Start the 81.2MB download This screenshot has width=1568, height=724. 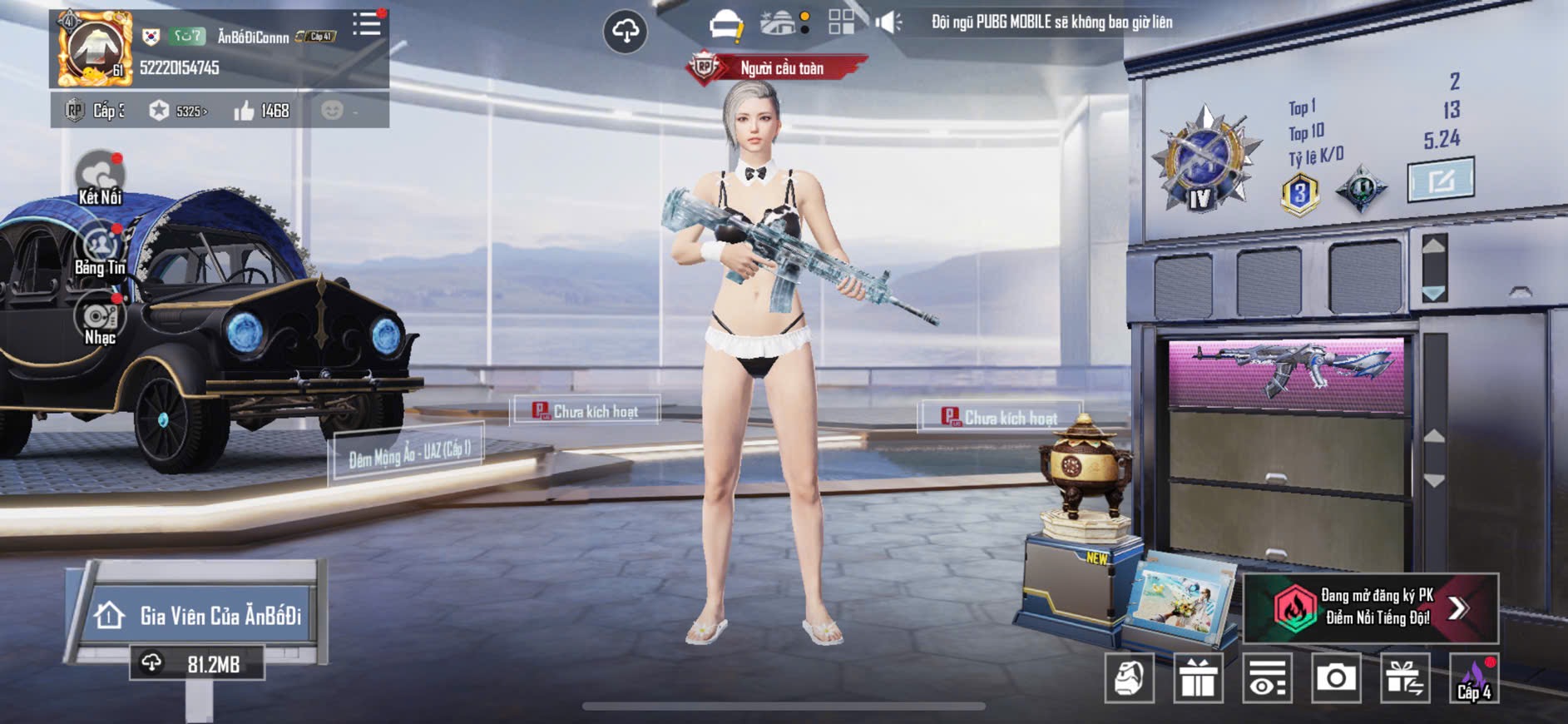point(197,664)
